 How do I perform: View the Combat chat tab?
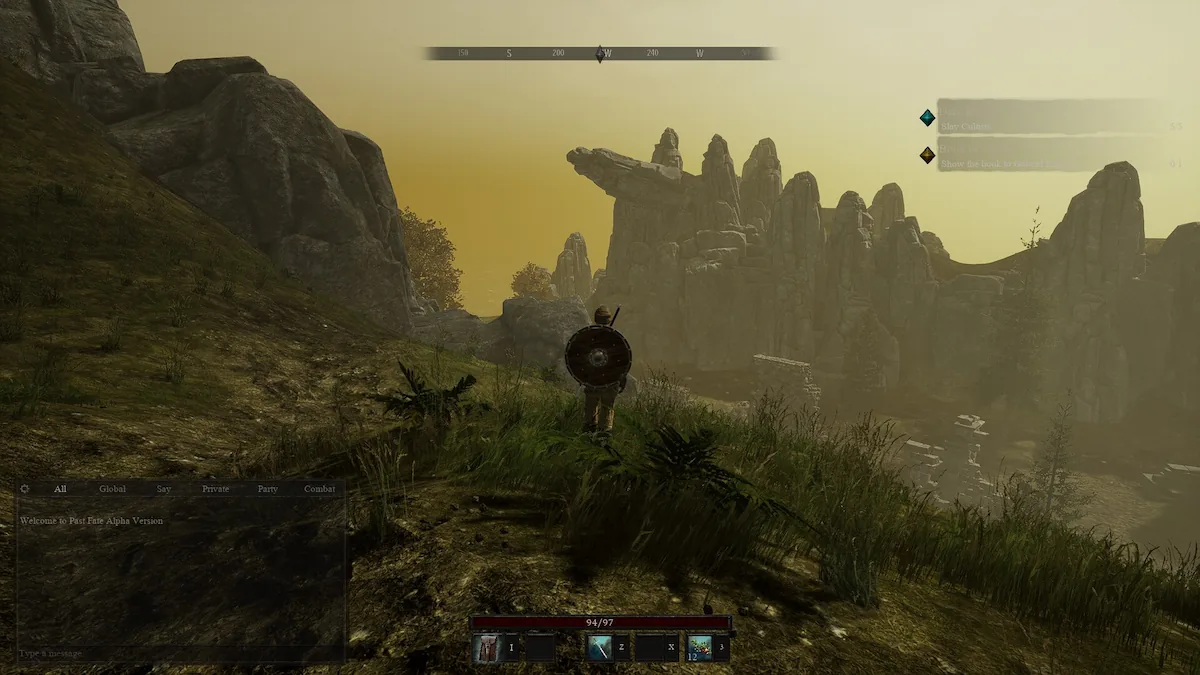click(x=320, y=489)
